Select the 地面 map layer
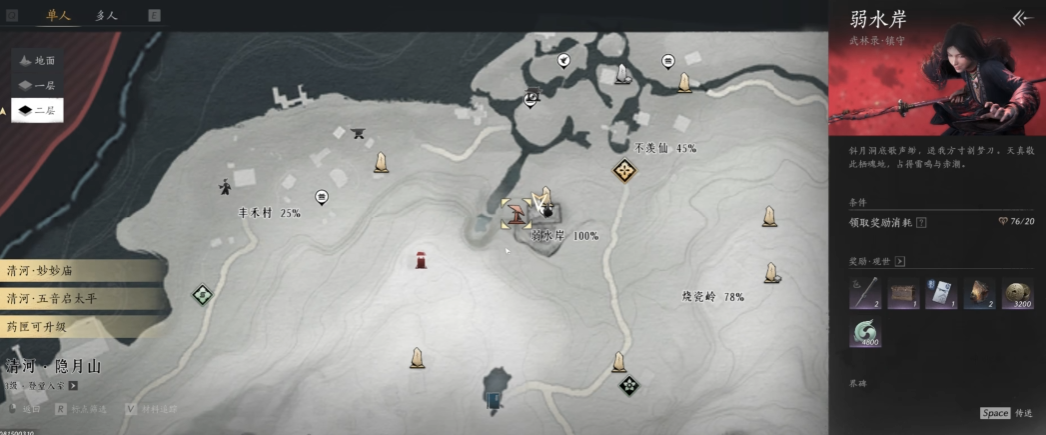Screen dimensions: 1046x435 coord(38,61)
